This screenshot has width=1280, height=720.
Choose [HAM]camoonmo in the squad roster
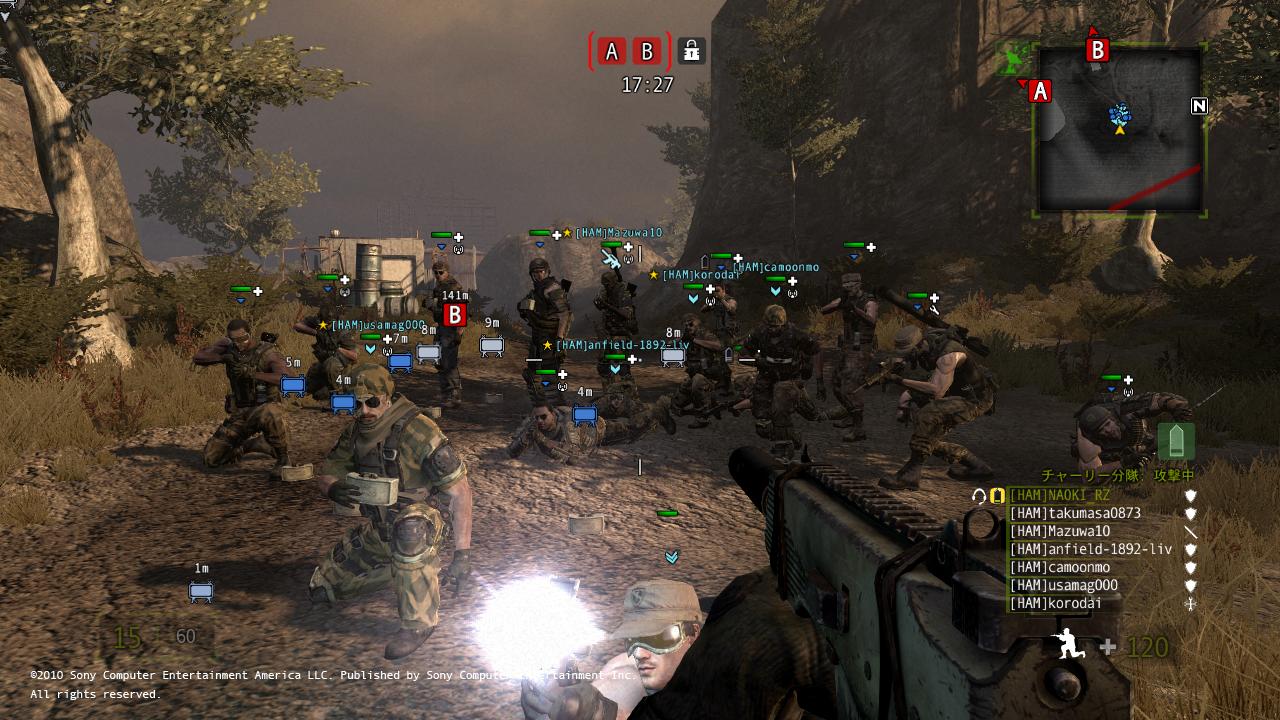pos(1059,567)
